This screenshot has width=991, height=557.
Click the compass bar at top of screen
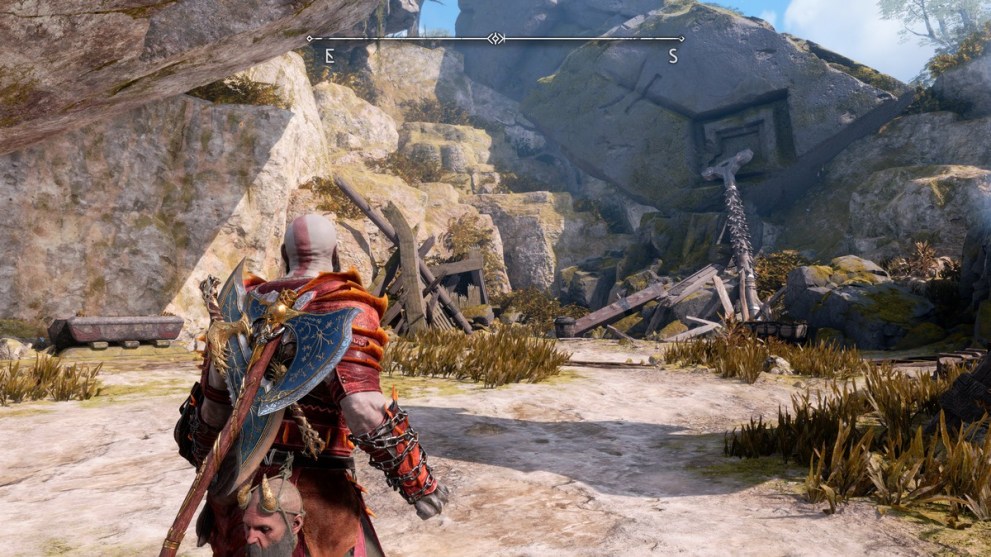tap(495, 39)
